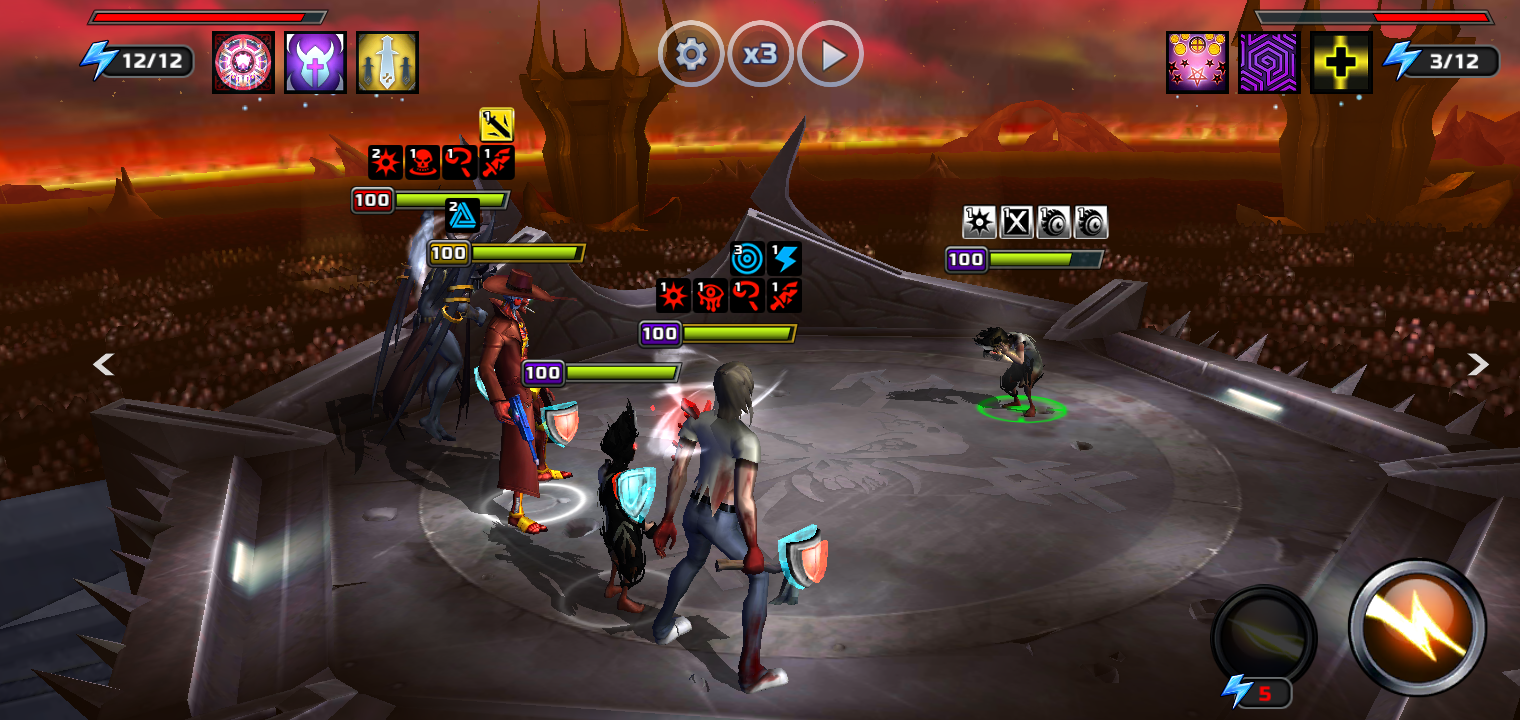Viewport: 1520px width, 720px height.
Task: Start auto-play with the play arrow button
Action: [x=831, y=54]
